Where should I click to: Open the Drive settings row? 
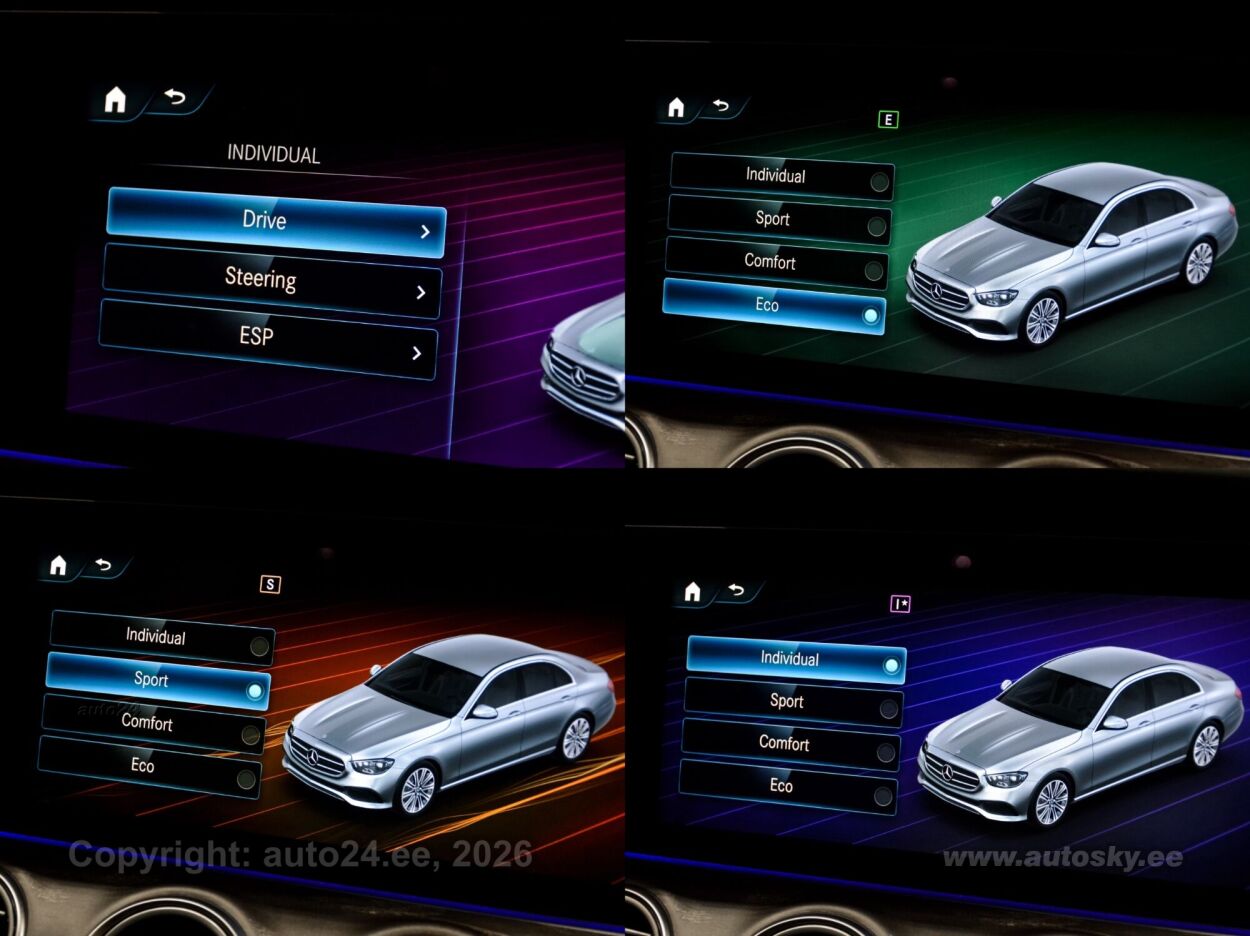pos(275,221)
